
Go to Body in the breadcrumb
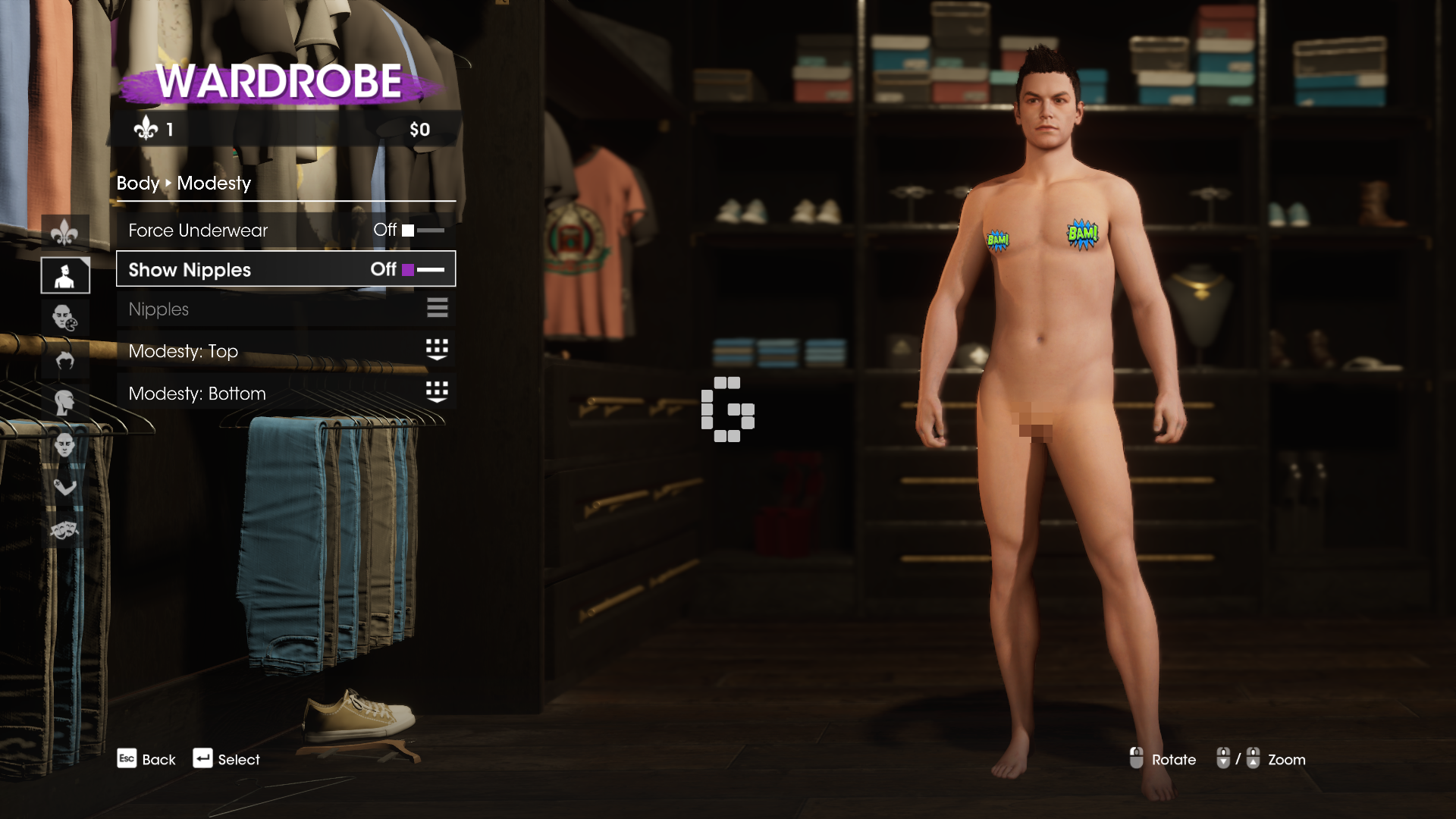137,184
